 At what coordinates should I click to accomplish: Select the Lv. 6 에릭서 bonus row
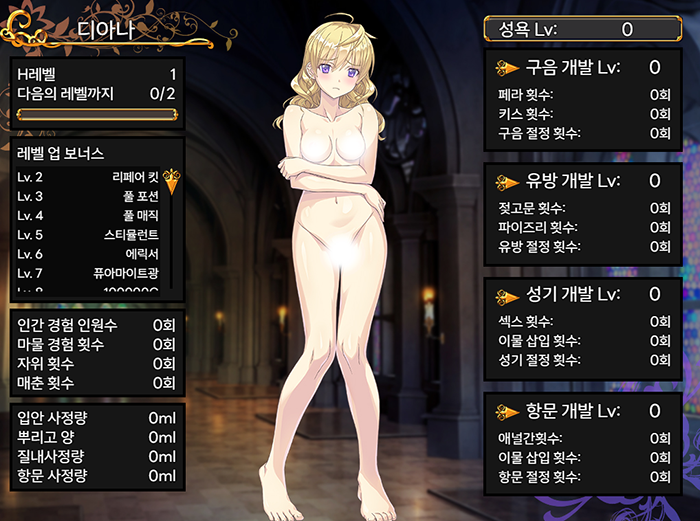pos(88,254)
